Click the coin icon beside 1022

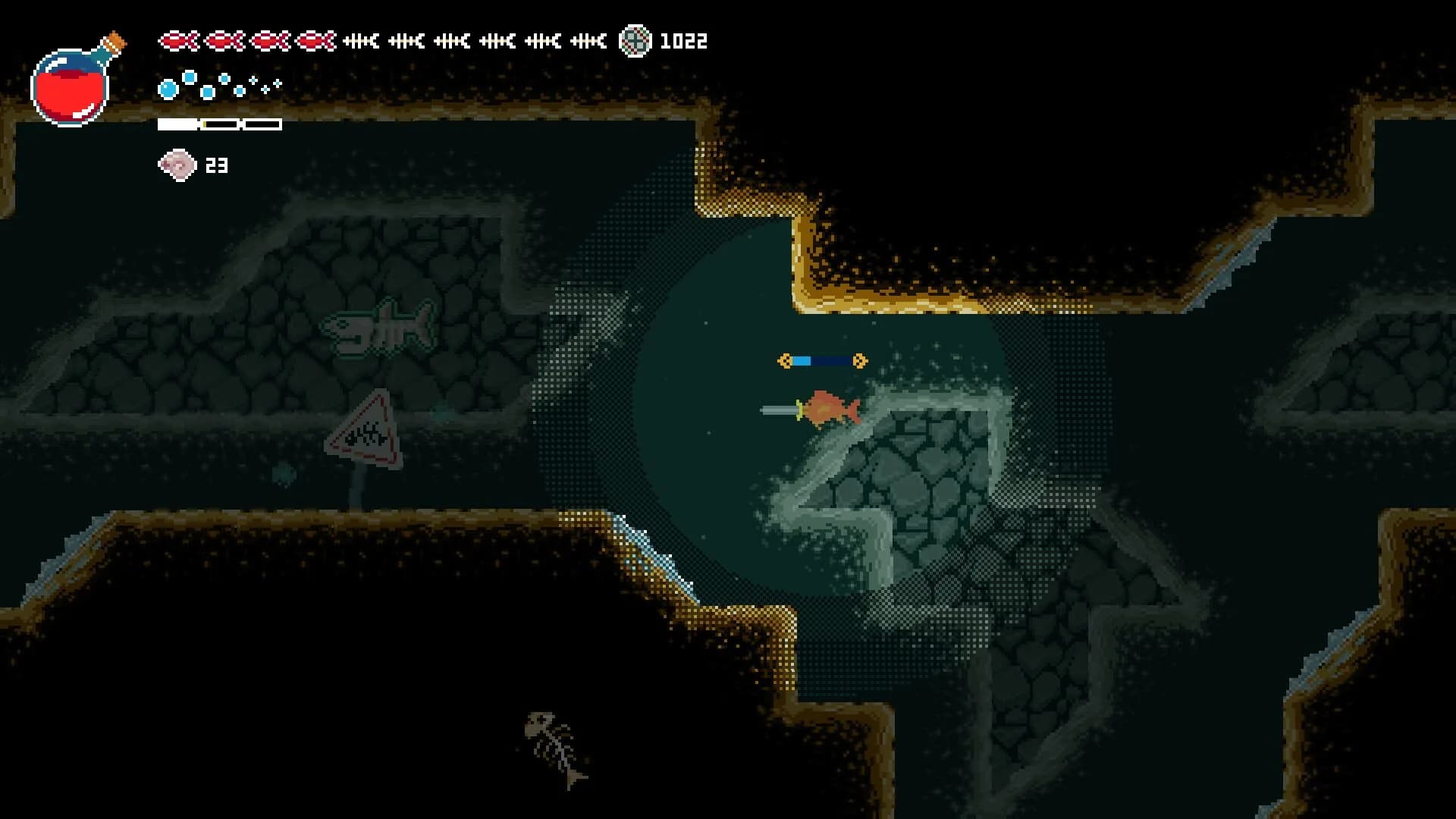point(635,41)
